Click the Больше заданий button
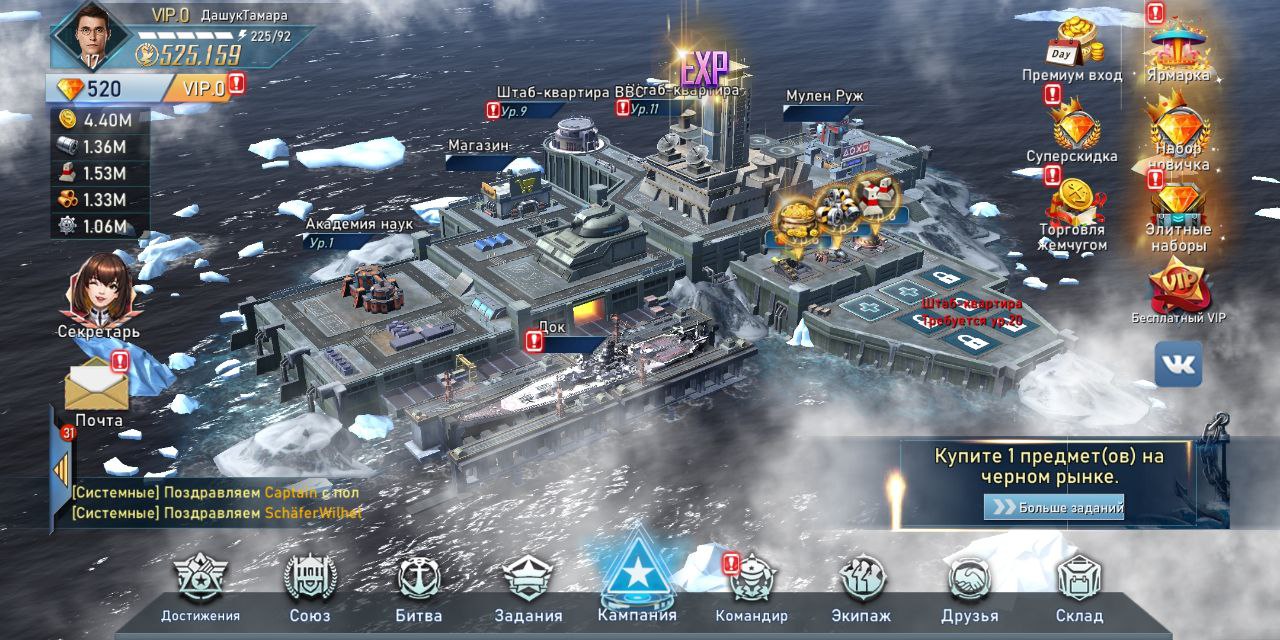The width and height of the screenshot is (1280, 640). point(1055,507)
